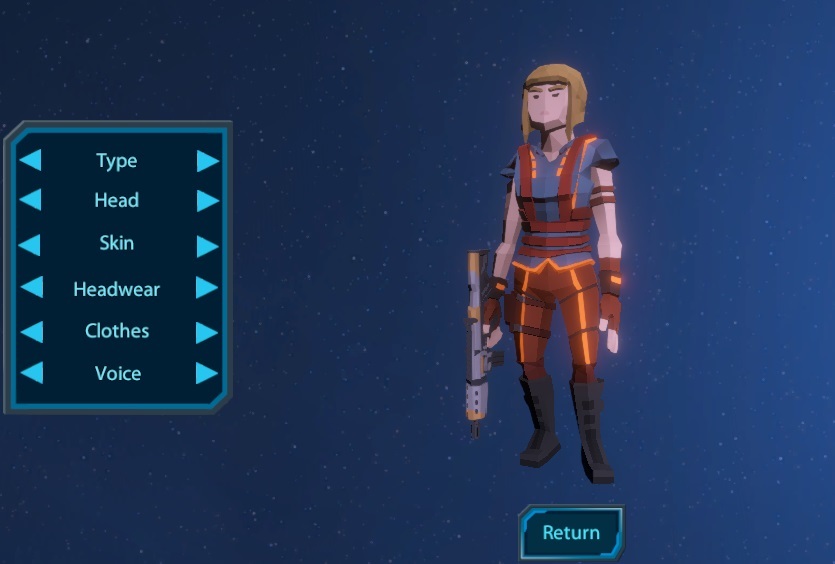Cycle Clothes backward with left arrow
The width and height of the screenshot is (835, 564).
[x=31, y=331]
